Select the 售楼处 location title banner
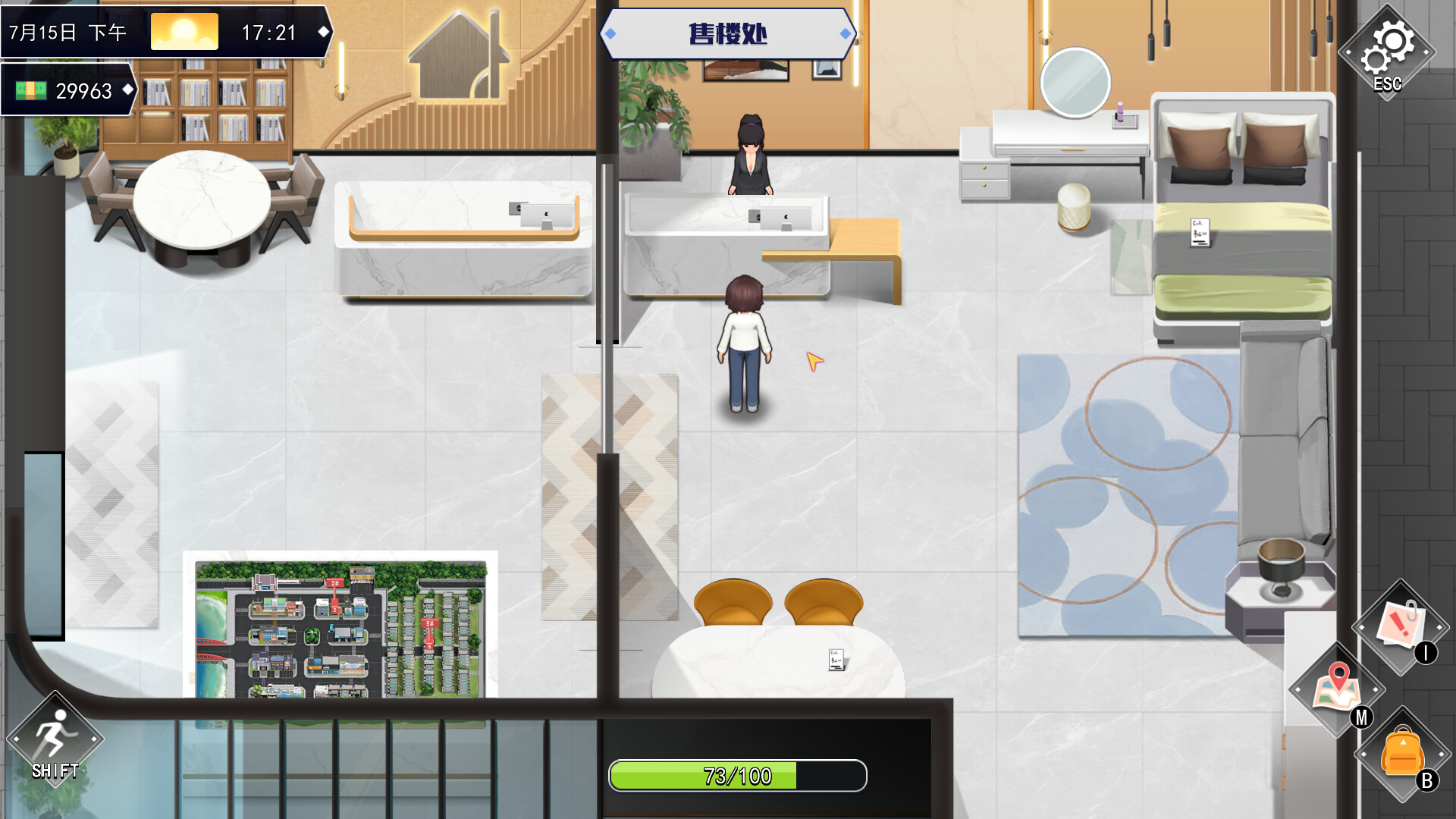1456x819 pixels. 729,32
